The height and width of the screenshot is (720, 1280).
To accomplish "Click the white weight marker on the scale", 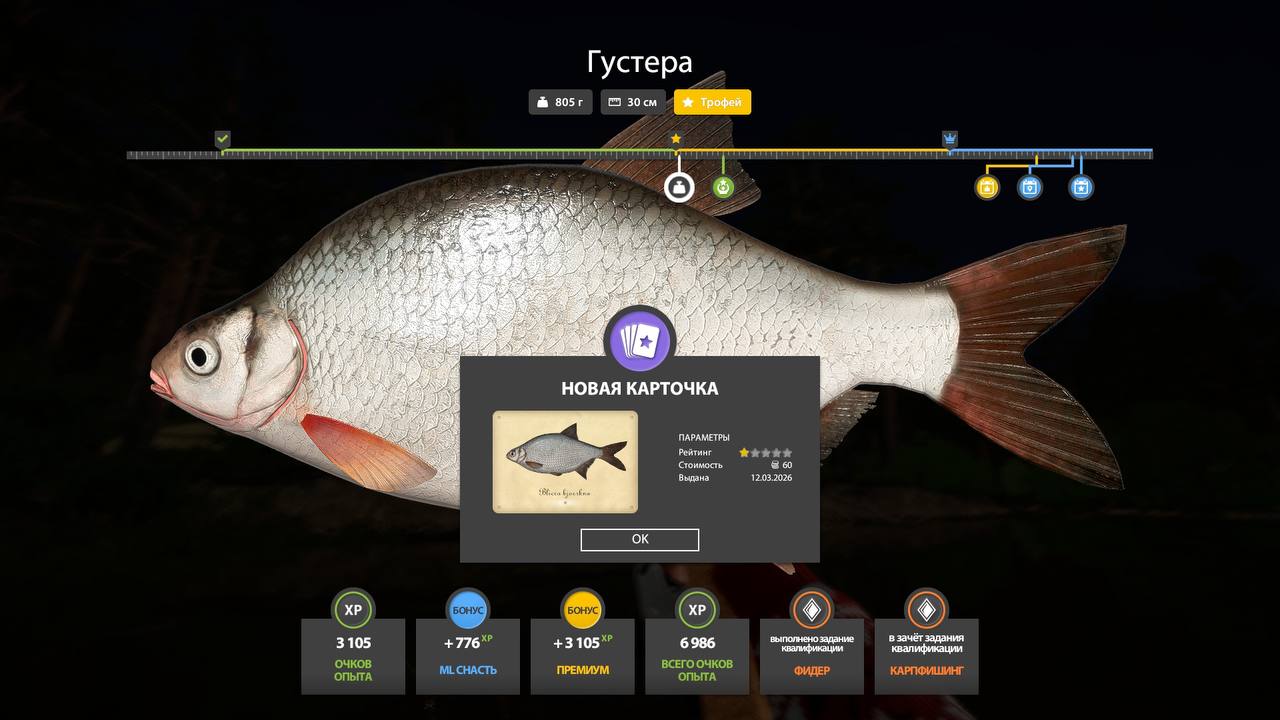I will tap(679, 187).
